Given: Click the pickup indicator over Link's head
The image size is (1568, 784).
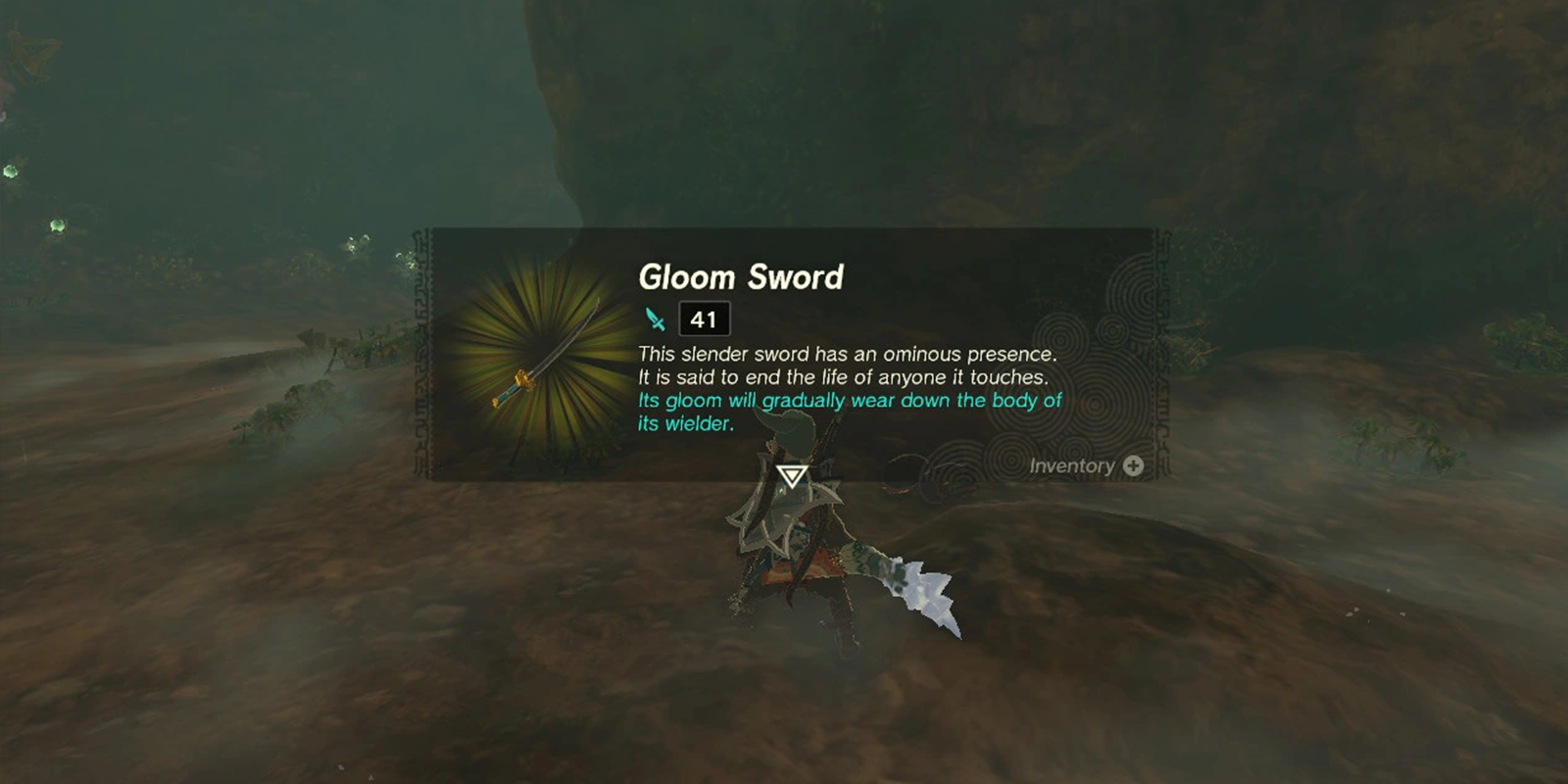Looking at the screenshot, I should (x=790, y=474).
